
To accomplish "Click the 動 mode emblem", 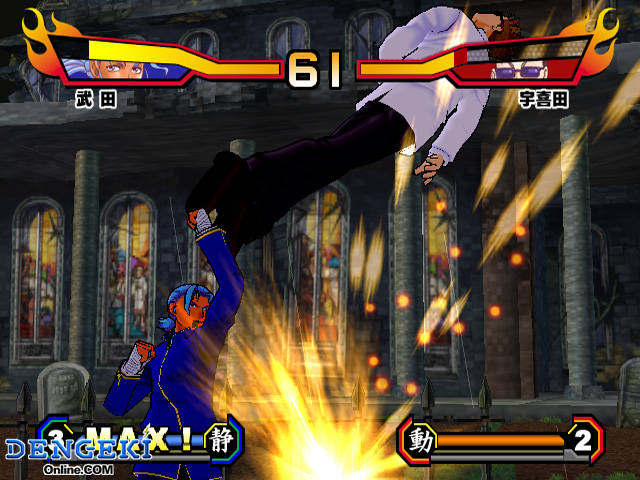I will click(420, 439).
